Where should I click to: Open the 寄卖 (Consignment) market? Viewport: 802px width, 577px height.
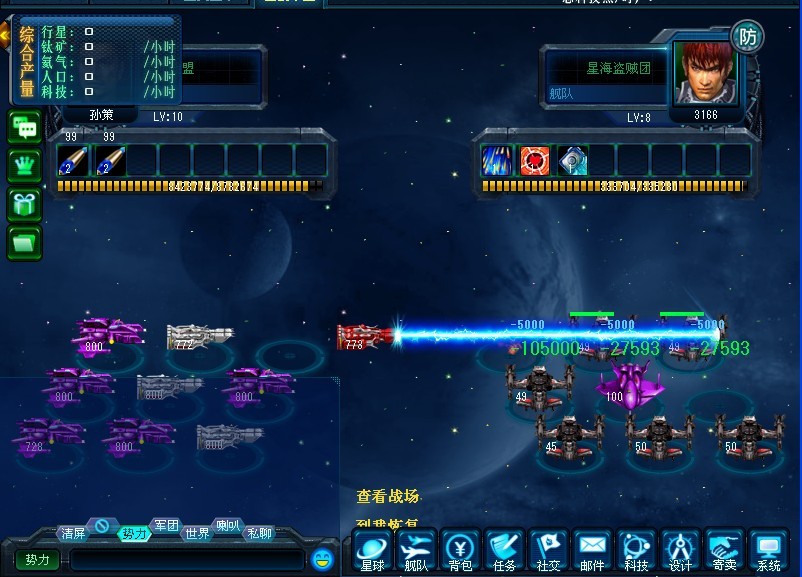pos(724,551)
